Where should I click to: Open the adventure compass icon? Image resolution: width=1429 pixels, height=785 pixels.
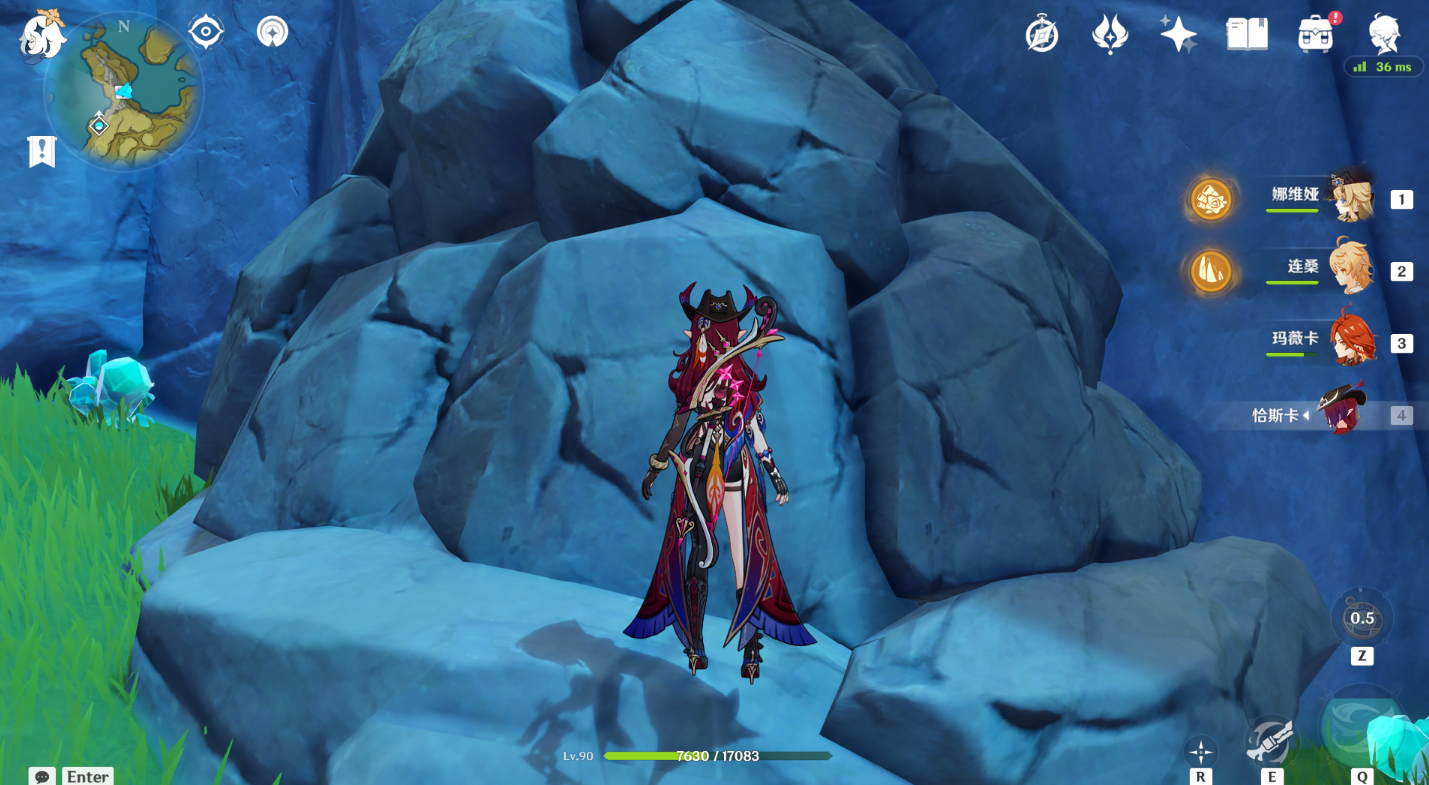tap(1041, 35)
